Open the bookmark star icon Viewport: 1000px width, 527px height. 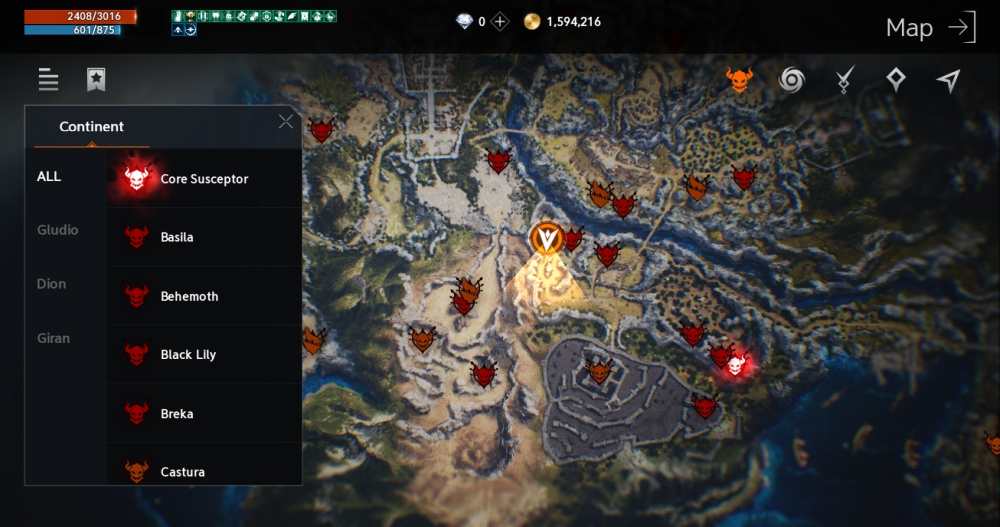pos(96,80)
